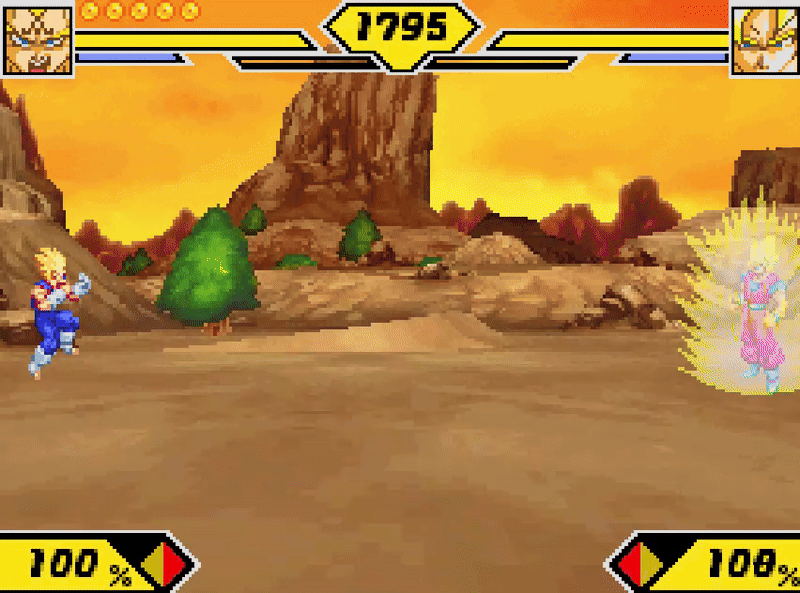Click the right fighter's portrait
This screenshot has width=800, height=593.
764,40
